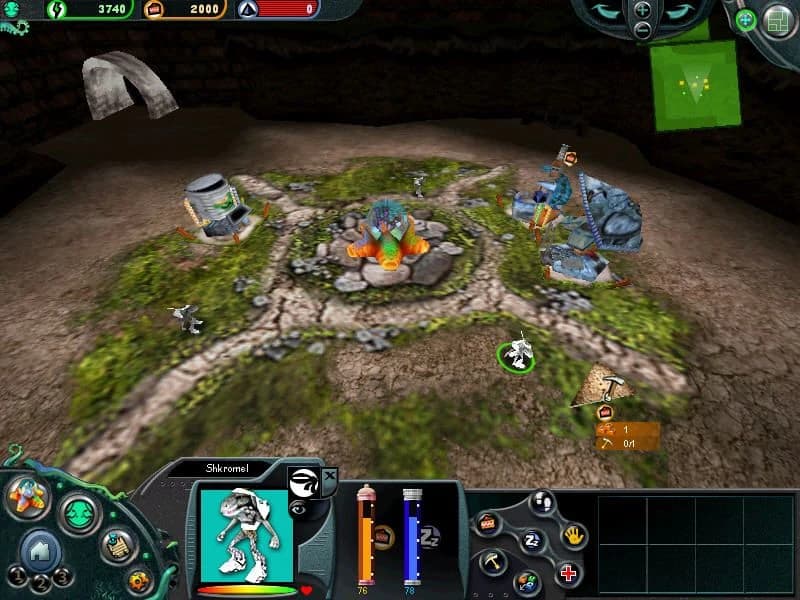
Task: Choose the sleep command icon
Action: tap(533, 541)
